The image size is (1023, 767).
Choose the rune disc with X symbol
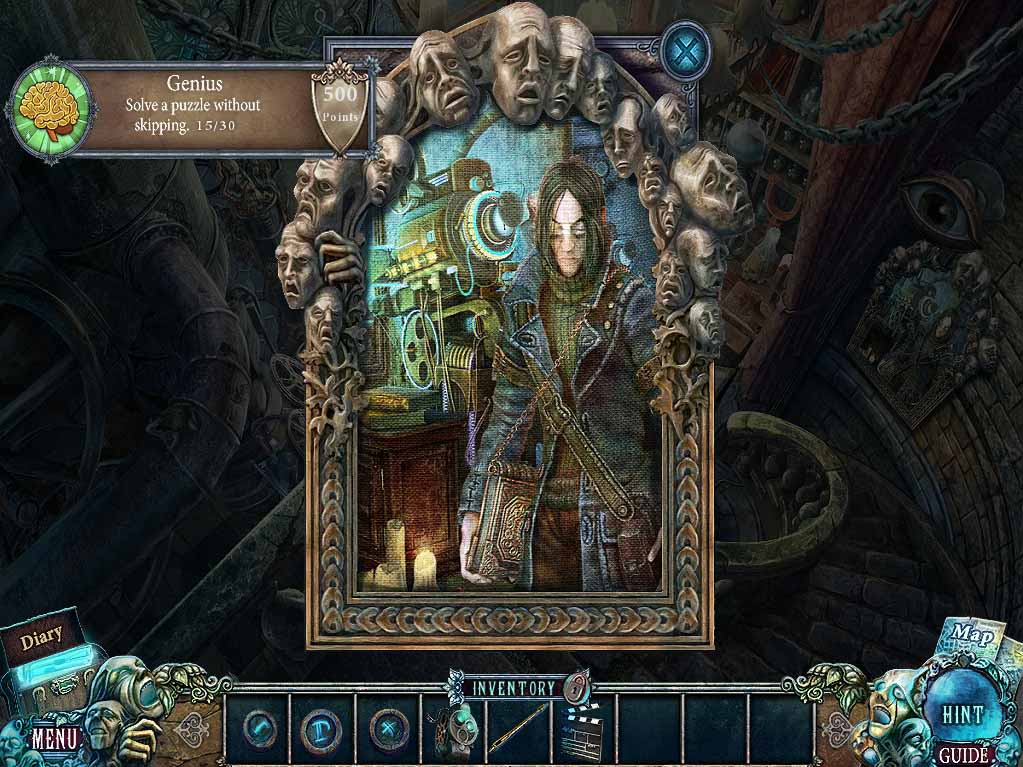386,725
